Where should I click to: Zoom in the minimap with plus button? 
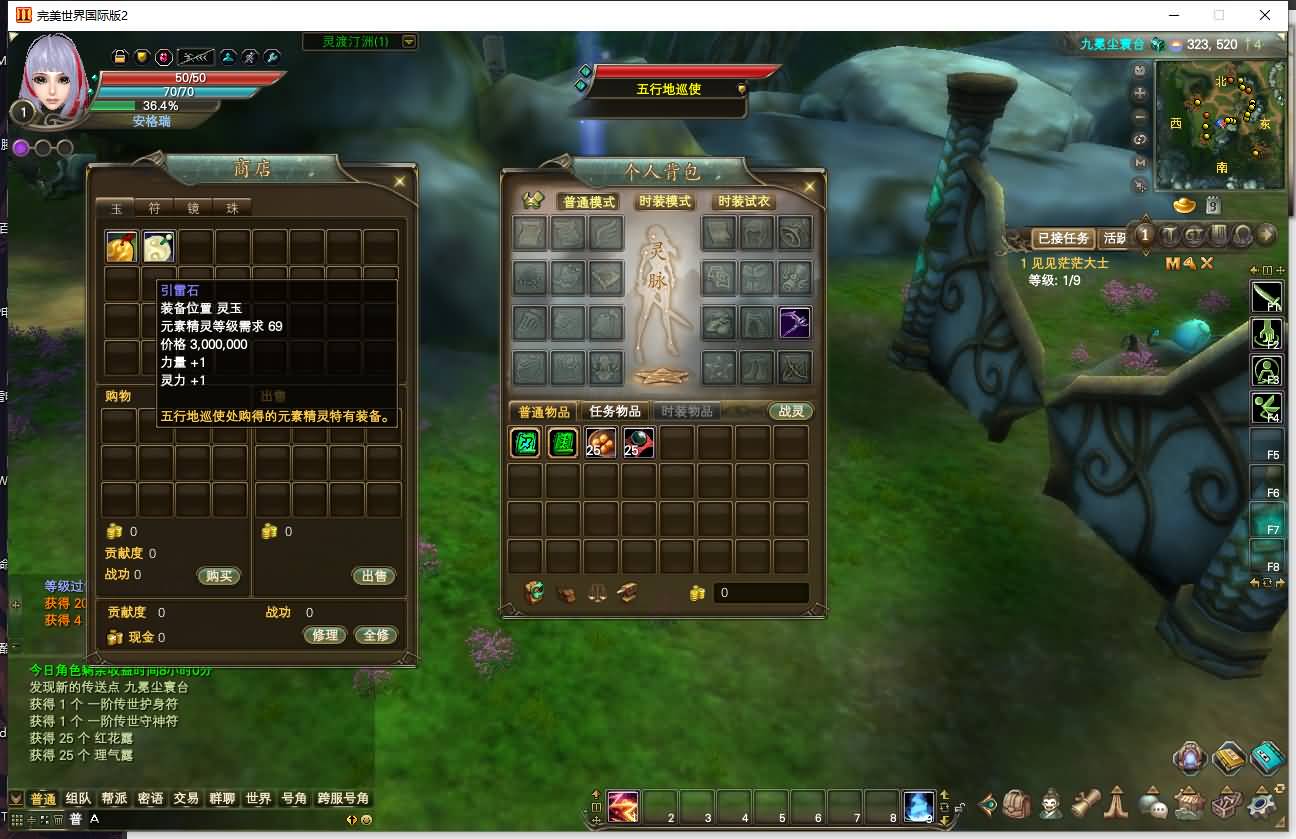coord(1140,93)
